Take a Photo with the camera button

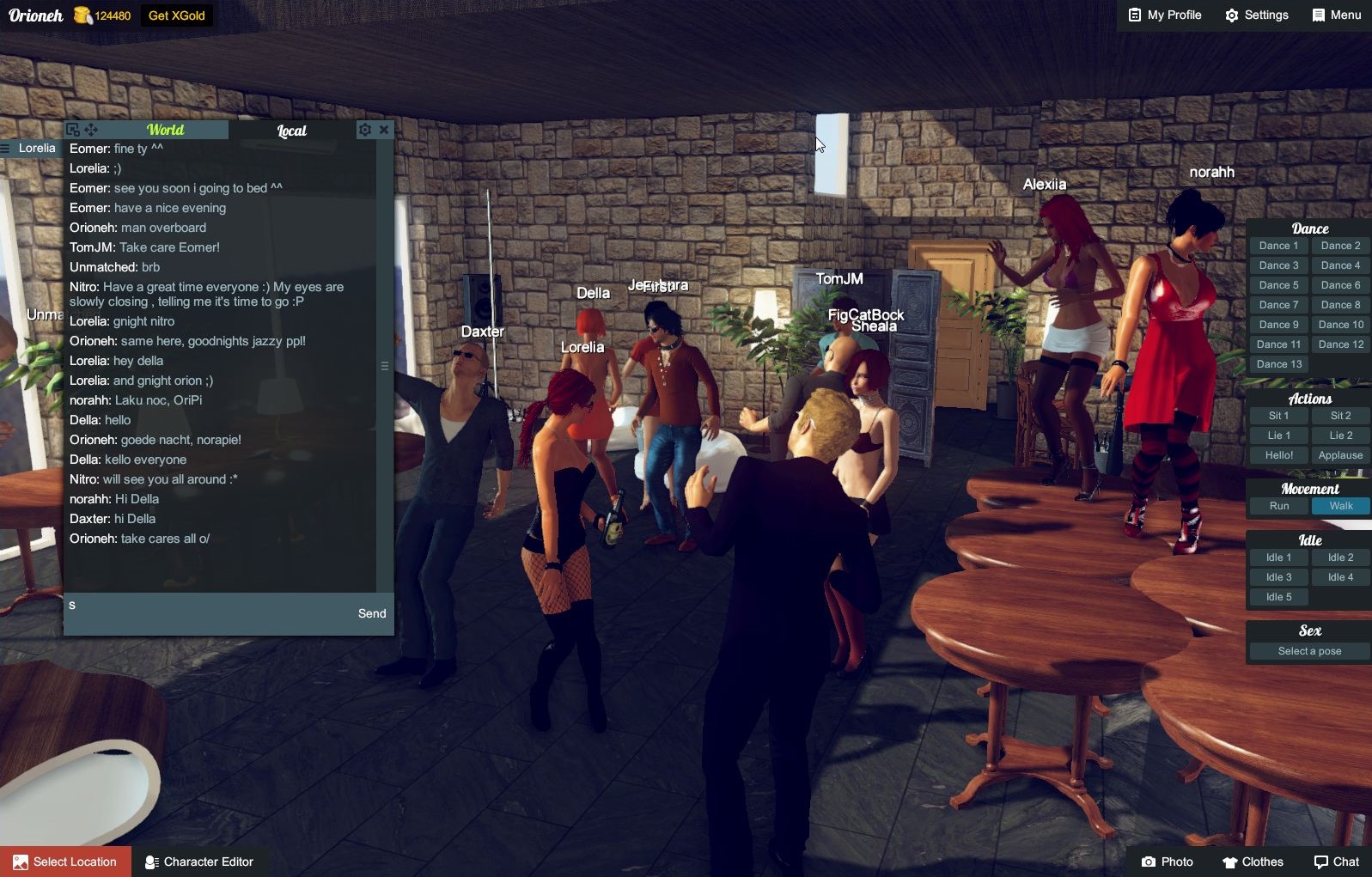point(1167,862)
